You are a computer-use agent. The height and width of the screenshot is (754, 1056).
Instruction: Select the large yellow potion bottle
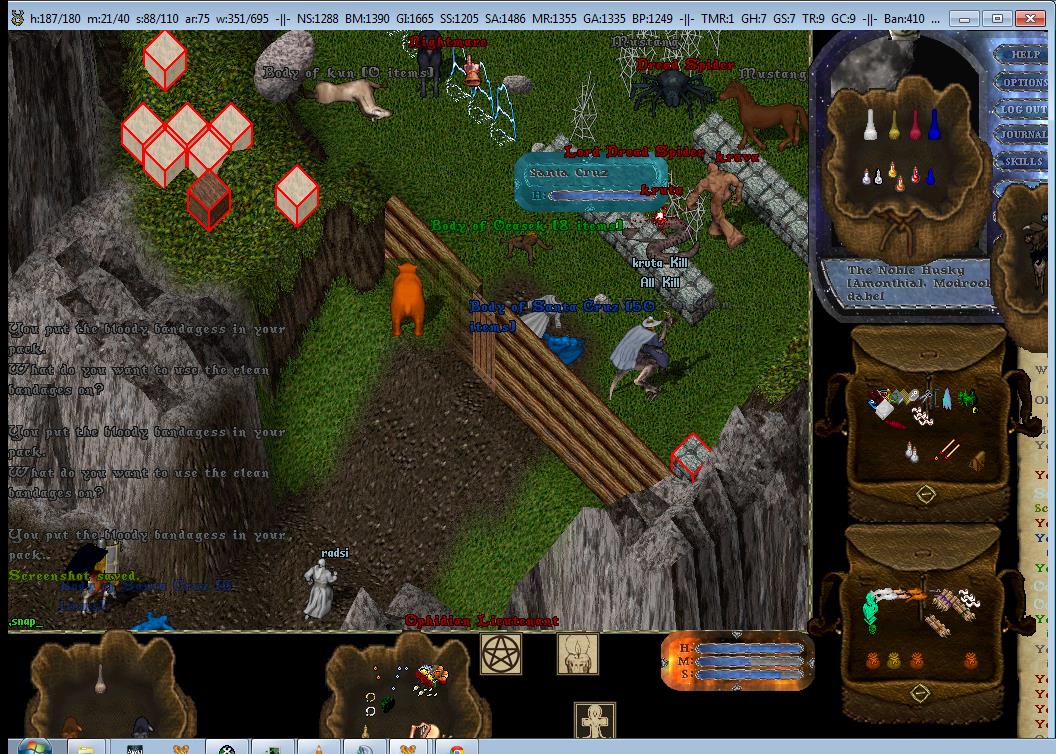tap(893, 126)
